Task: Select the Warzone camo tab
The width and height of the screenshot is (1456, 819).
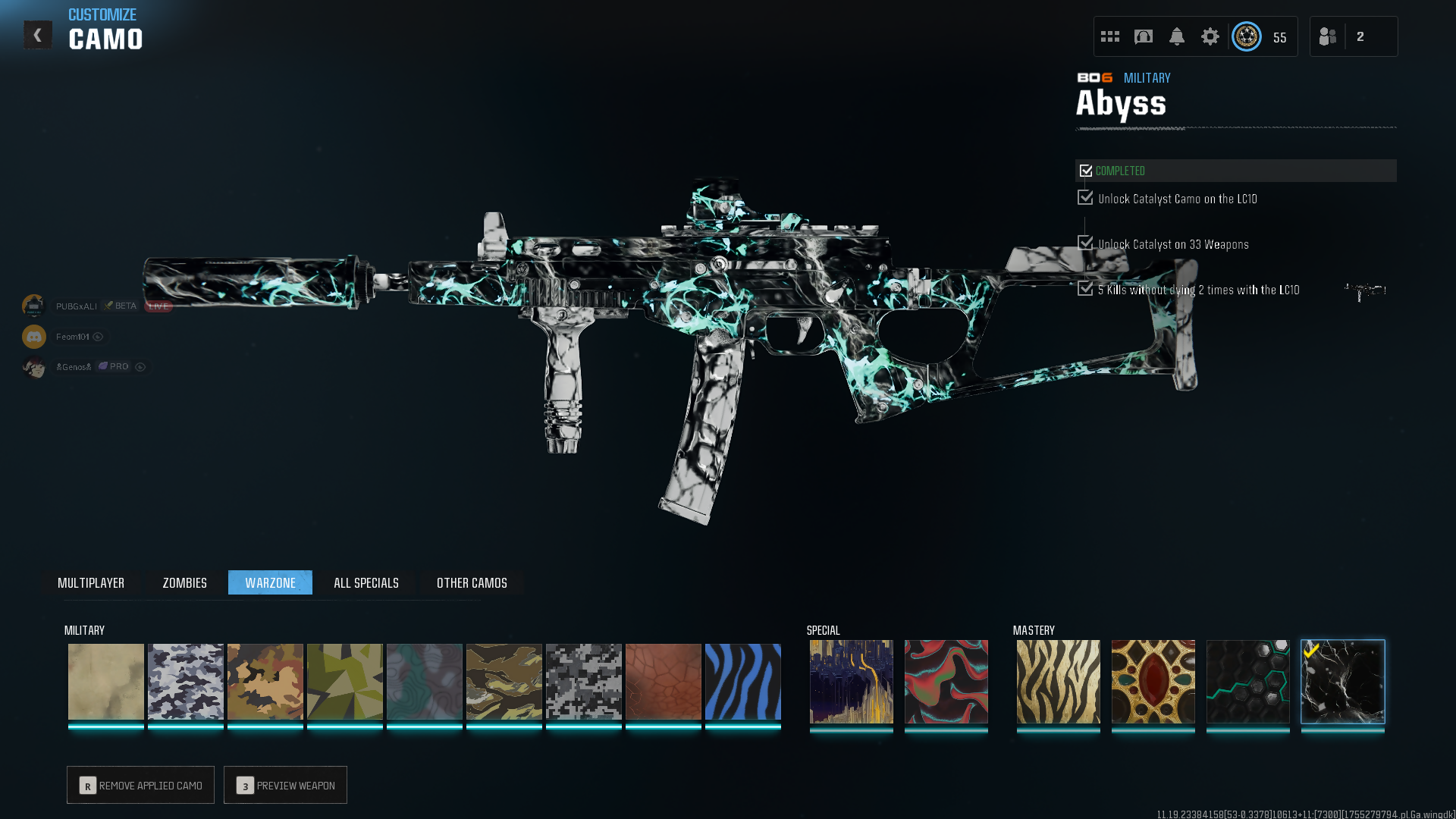Action: click(270, 582)
